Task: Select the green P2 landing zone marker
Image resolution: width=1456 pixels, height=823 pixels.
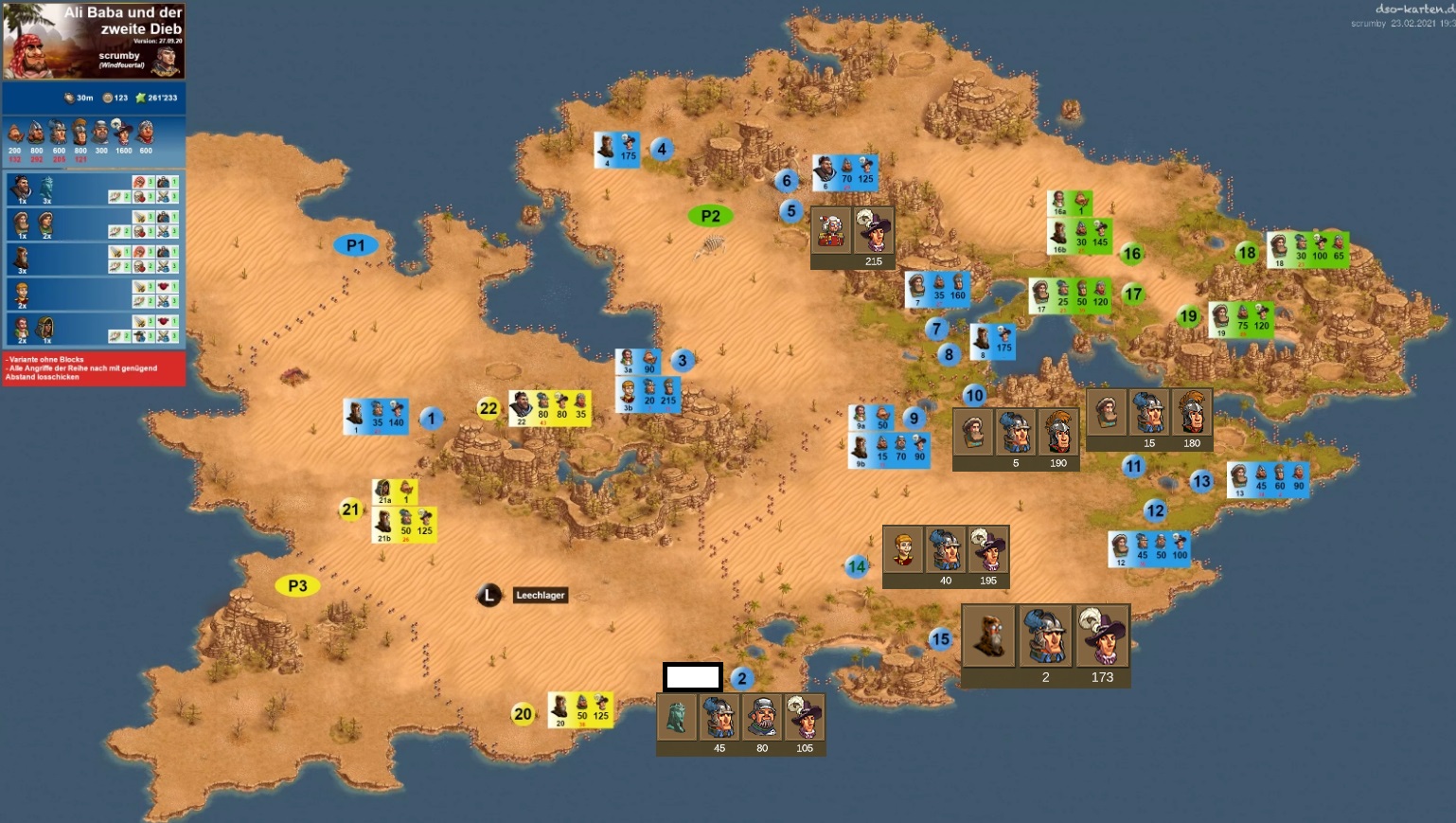Action: (x=710, y=216)
